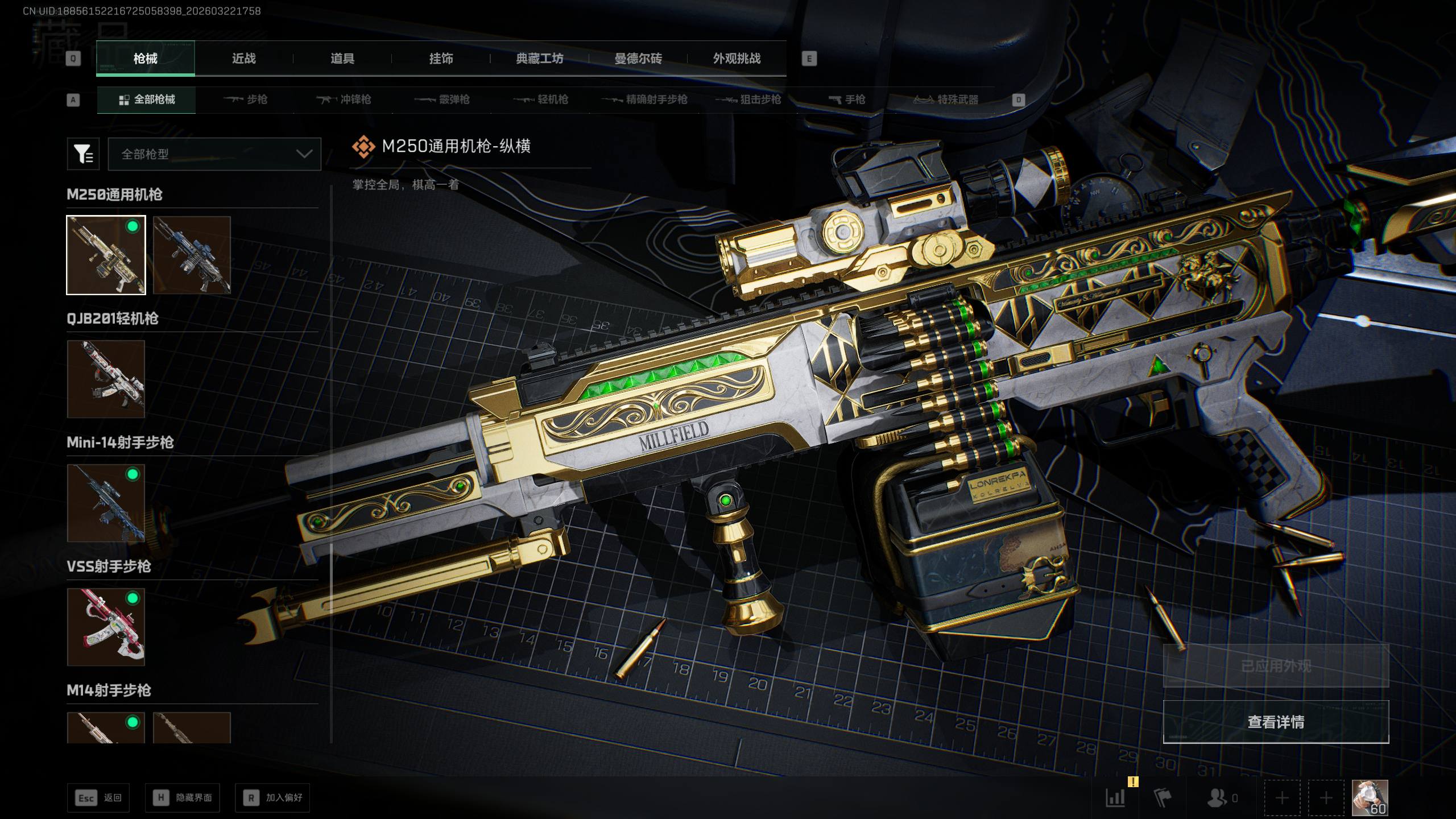Switch to the 曼德尔砖 tab

(x=638, y=59)
